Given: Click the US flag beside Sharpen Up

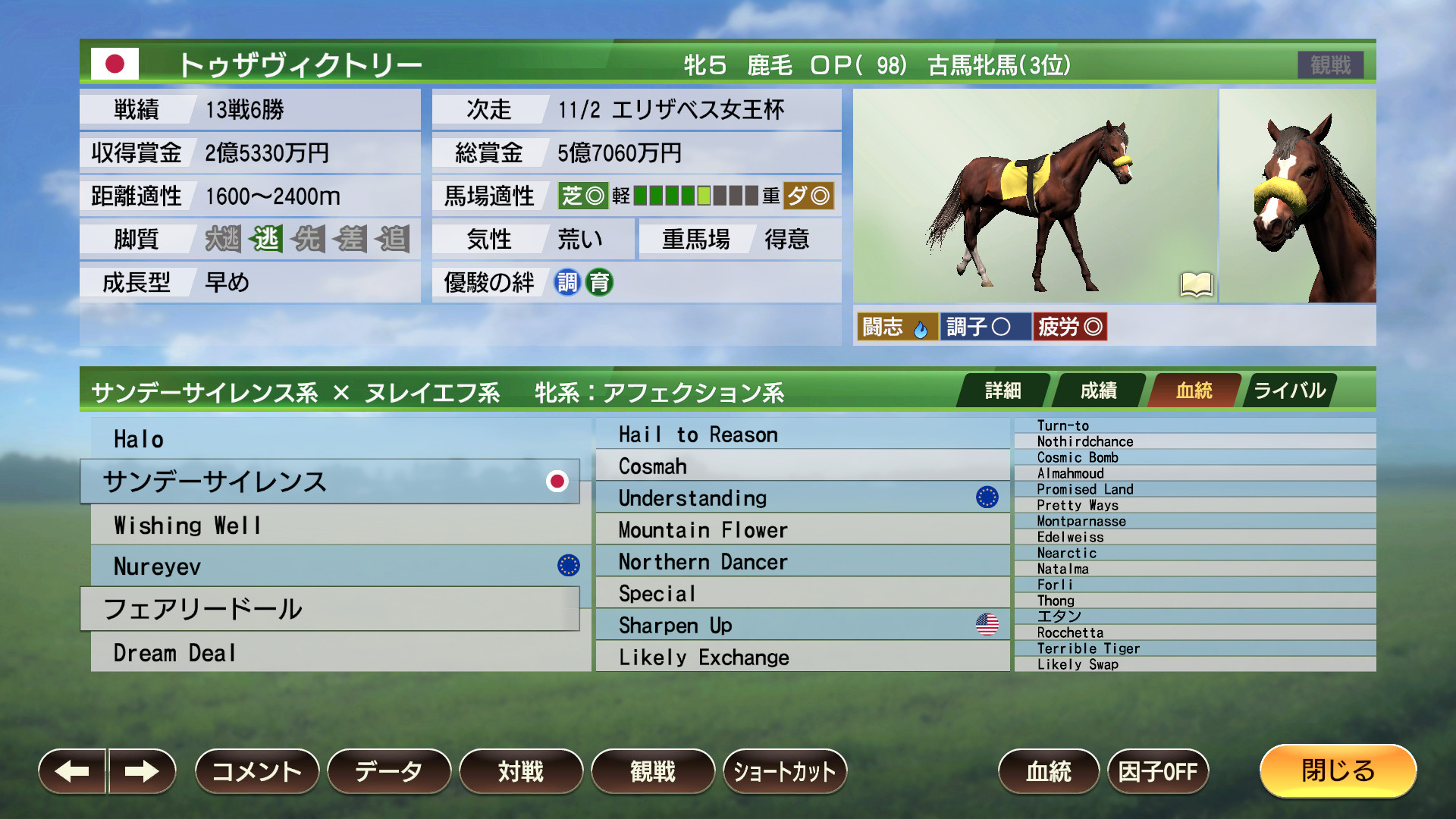Looking at the screenshot, I should [987, 625].
